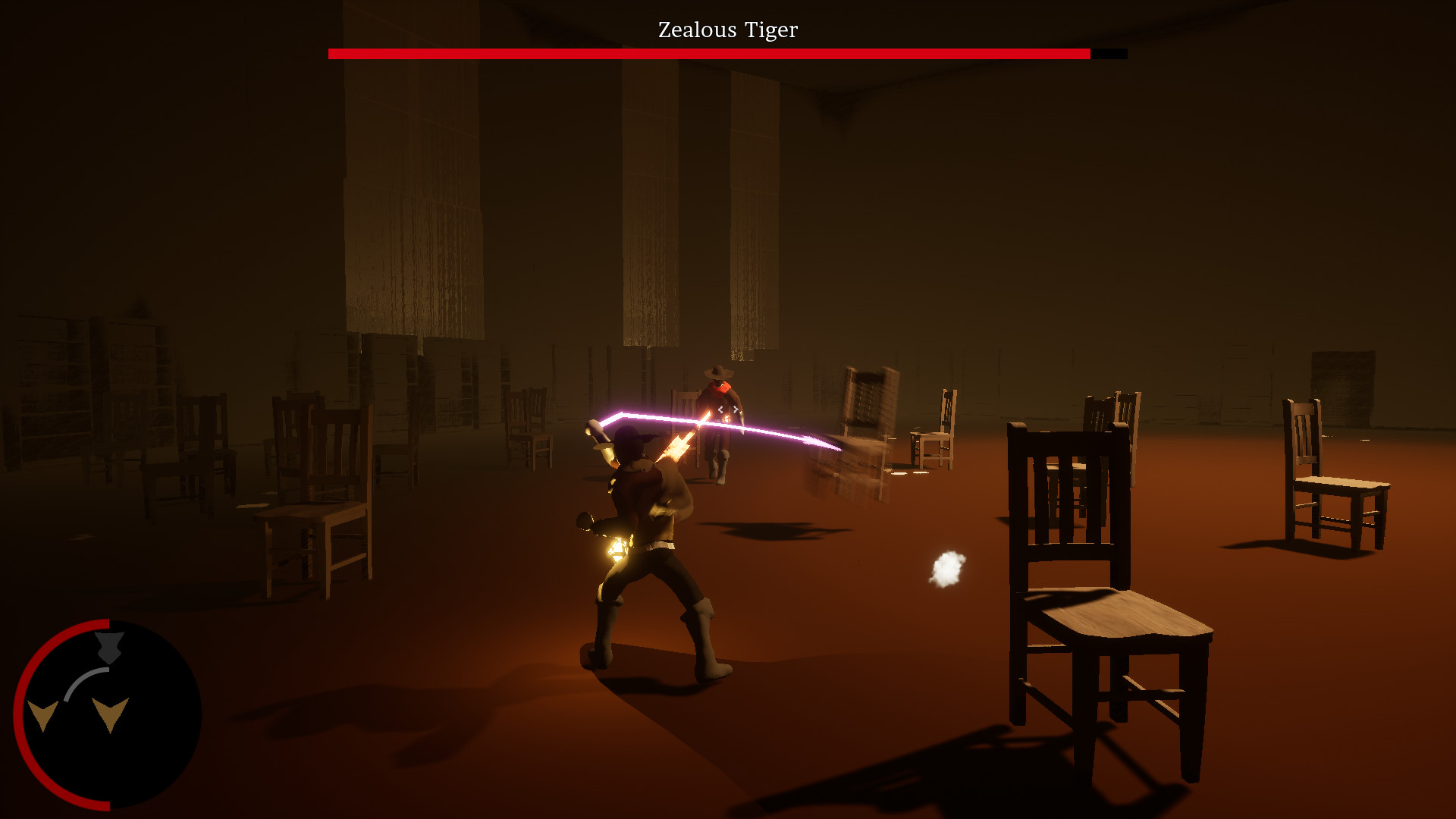Click the gray sword marker atop the stance dial
Viewport: 1456px width, 819px height.
(x=109, y=648)
